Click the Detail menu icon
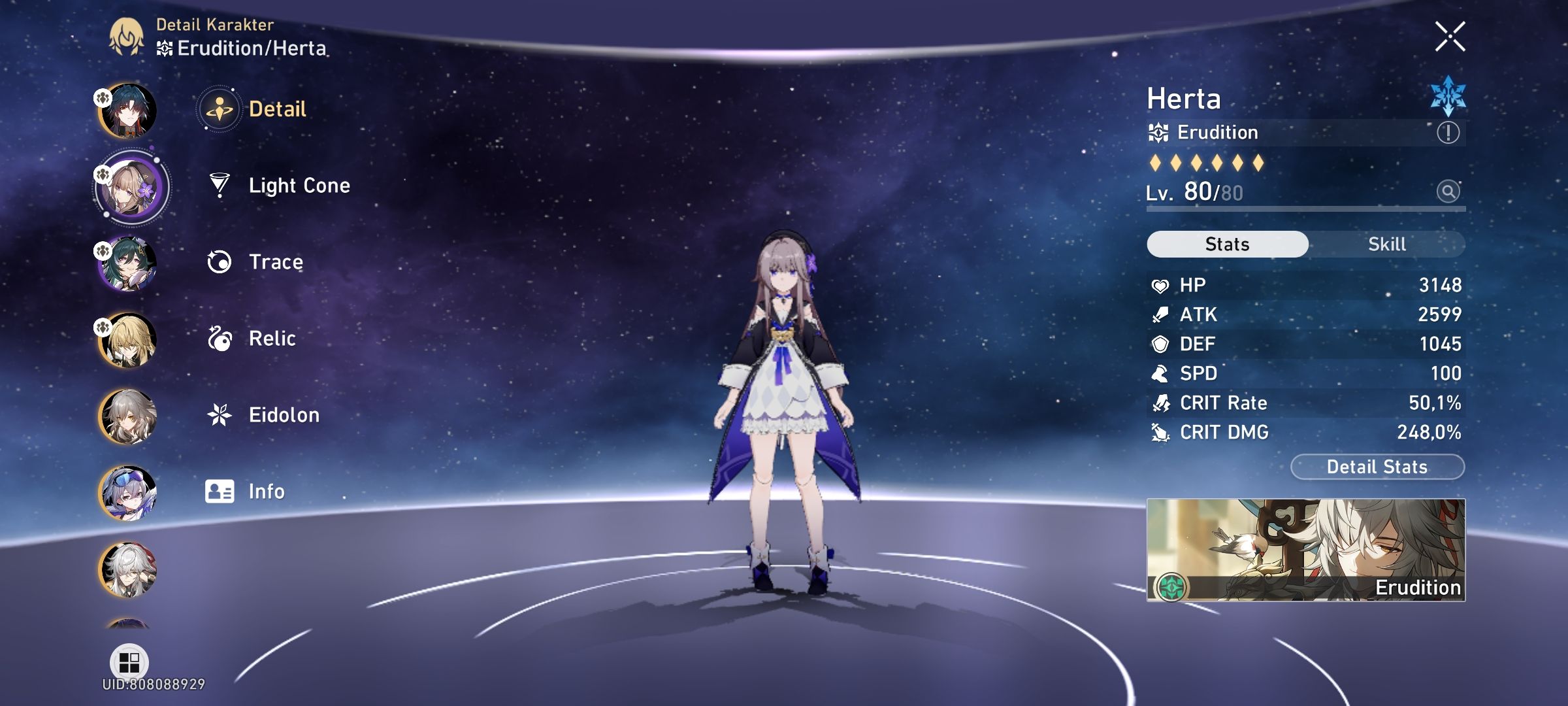The width and height of the screenshot is (1568, 706). (220, 109)
